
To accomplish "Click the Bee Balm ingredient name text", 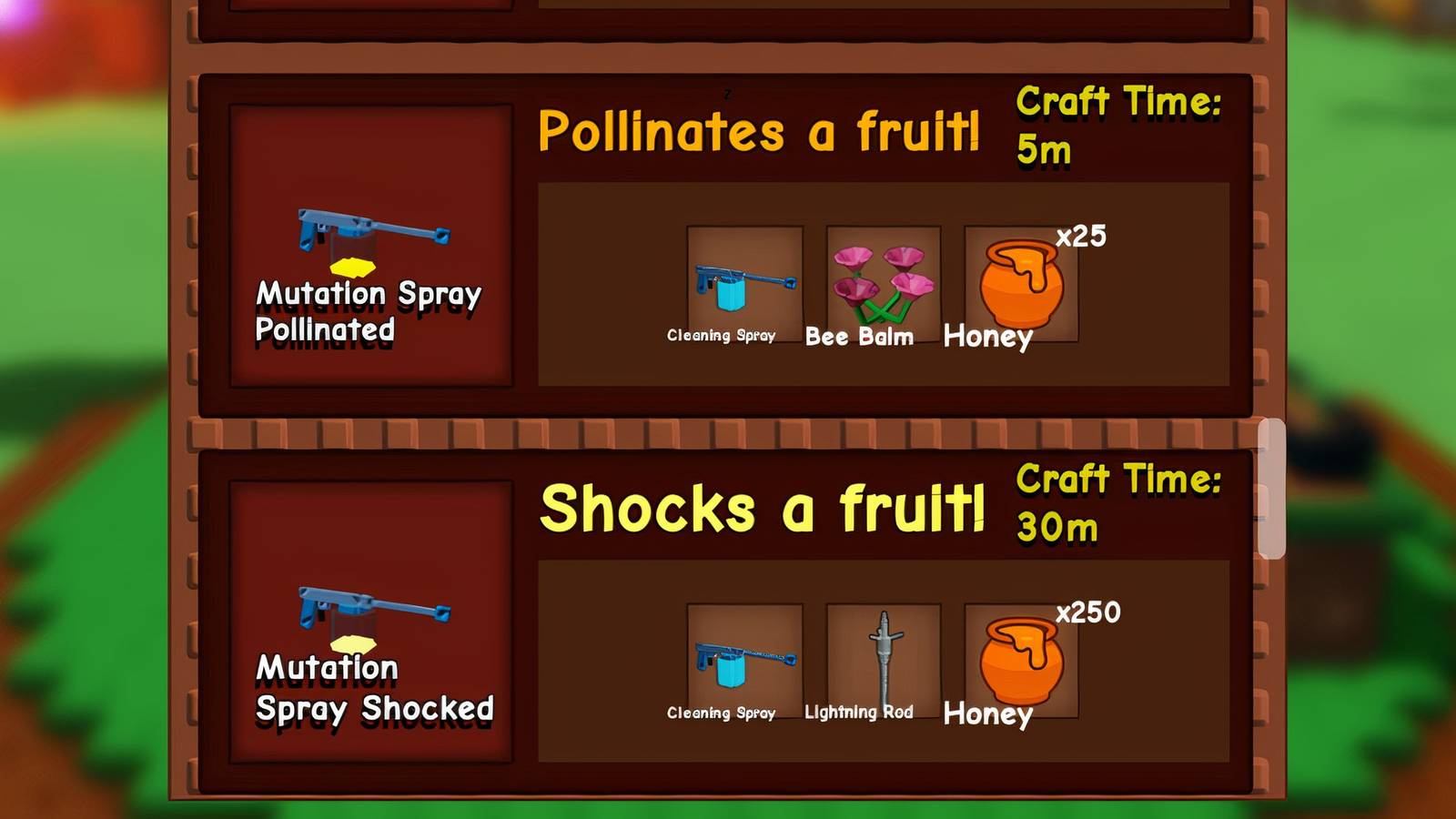I will [x=861, y=338].
